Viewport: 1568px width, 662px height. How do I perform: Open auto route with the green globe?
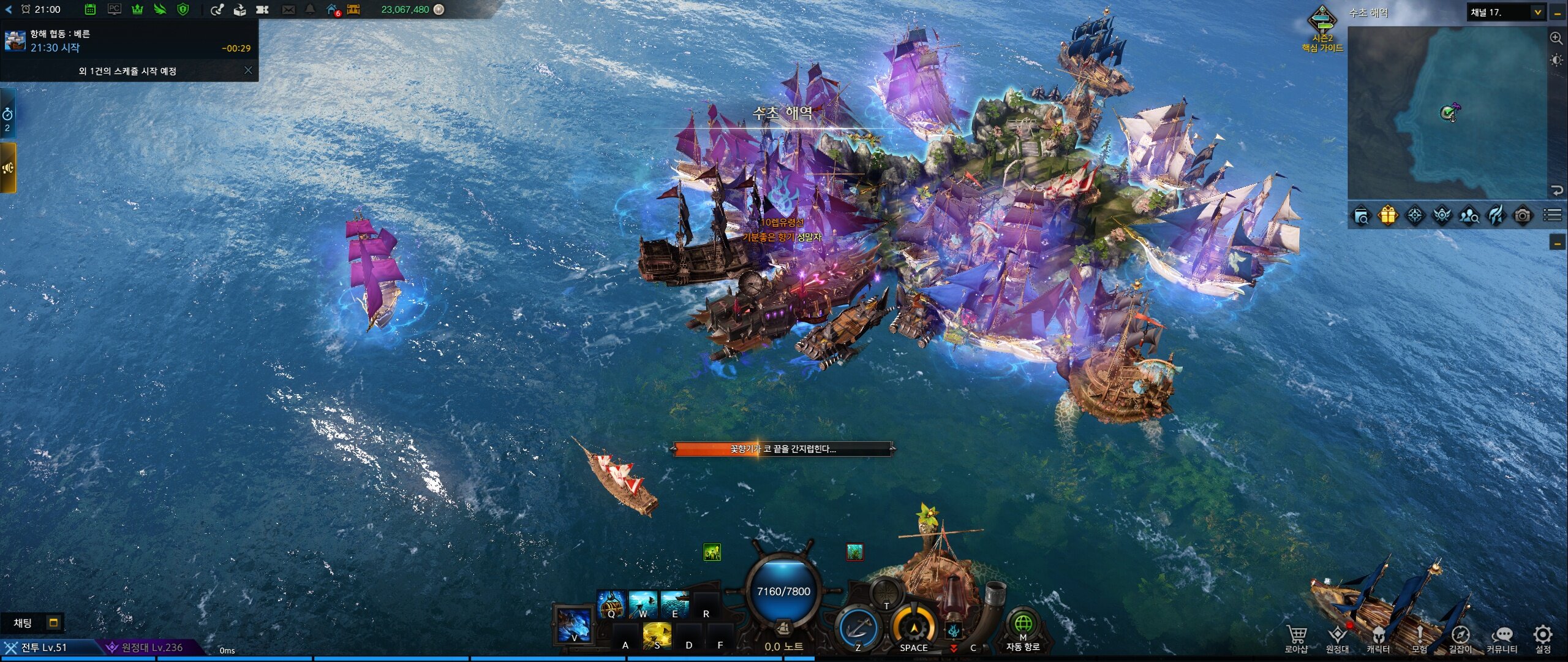(1022, 625)
